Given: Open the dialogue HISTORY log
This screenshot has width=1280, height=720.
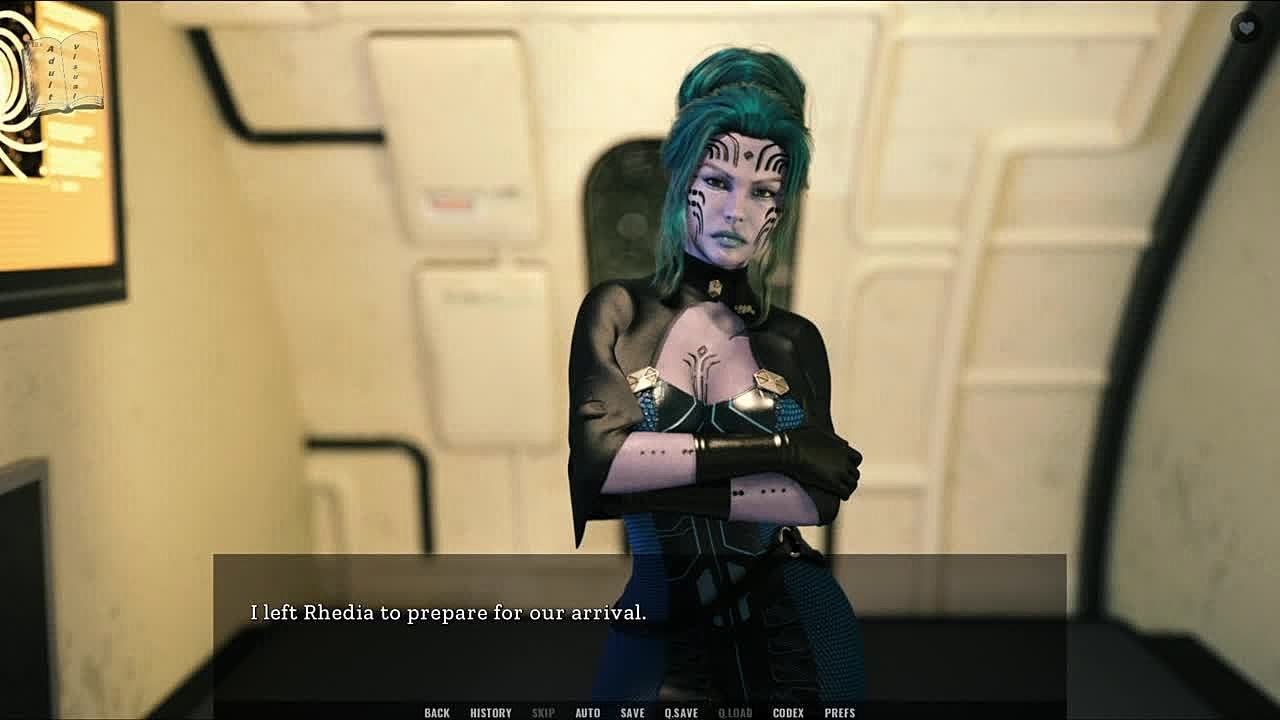Looking at the screenshot, I should (490, 712).
